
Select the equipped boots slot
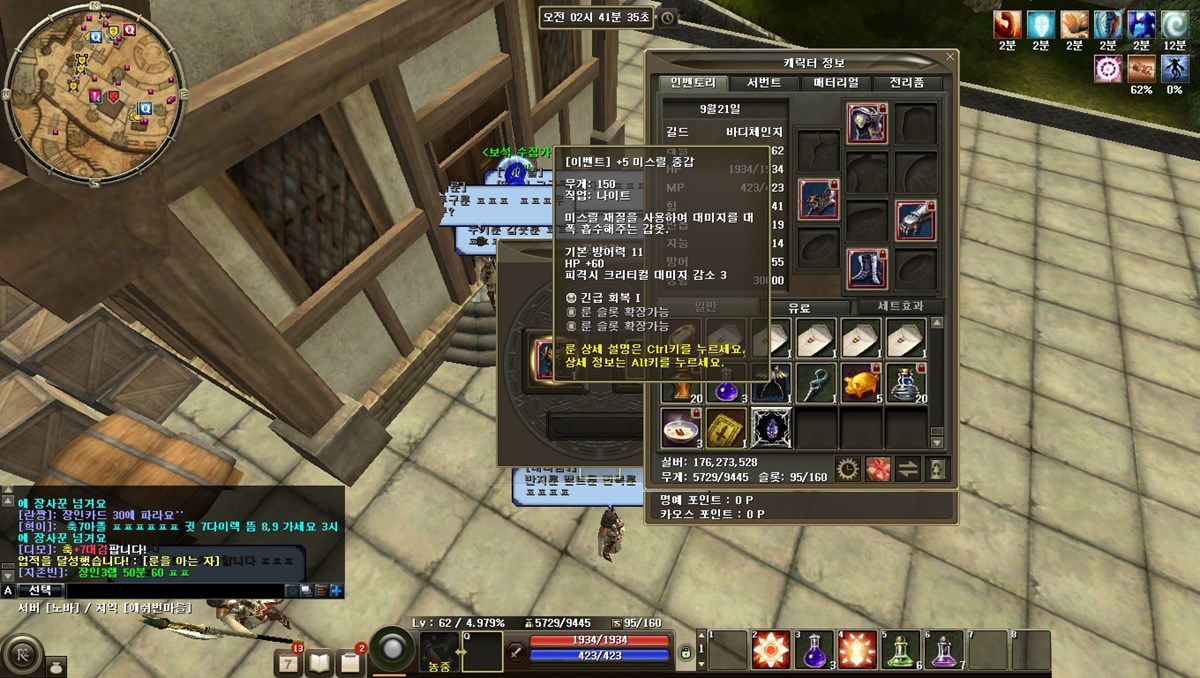pyautogui.click(x=867, y=269)
